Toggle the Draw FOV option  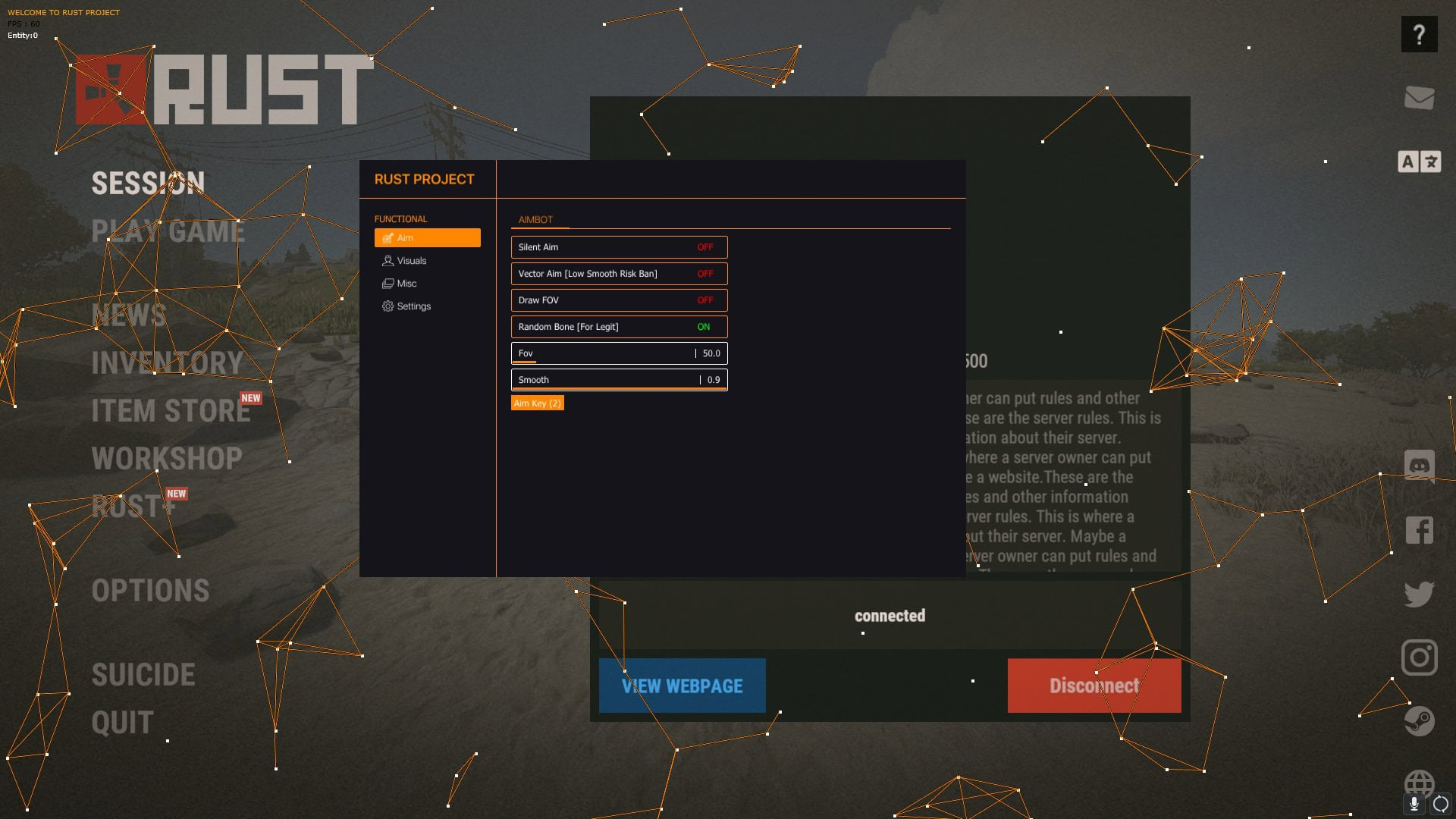(x=619, y=300)
